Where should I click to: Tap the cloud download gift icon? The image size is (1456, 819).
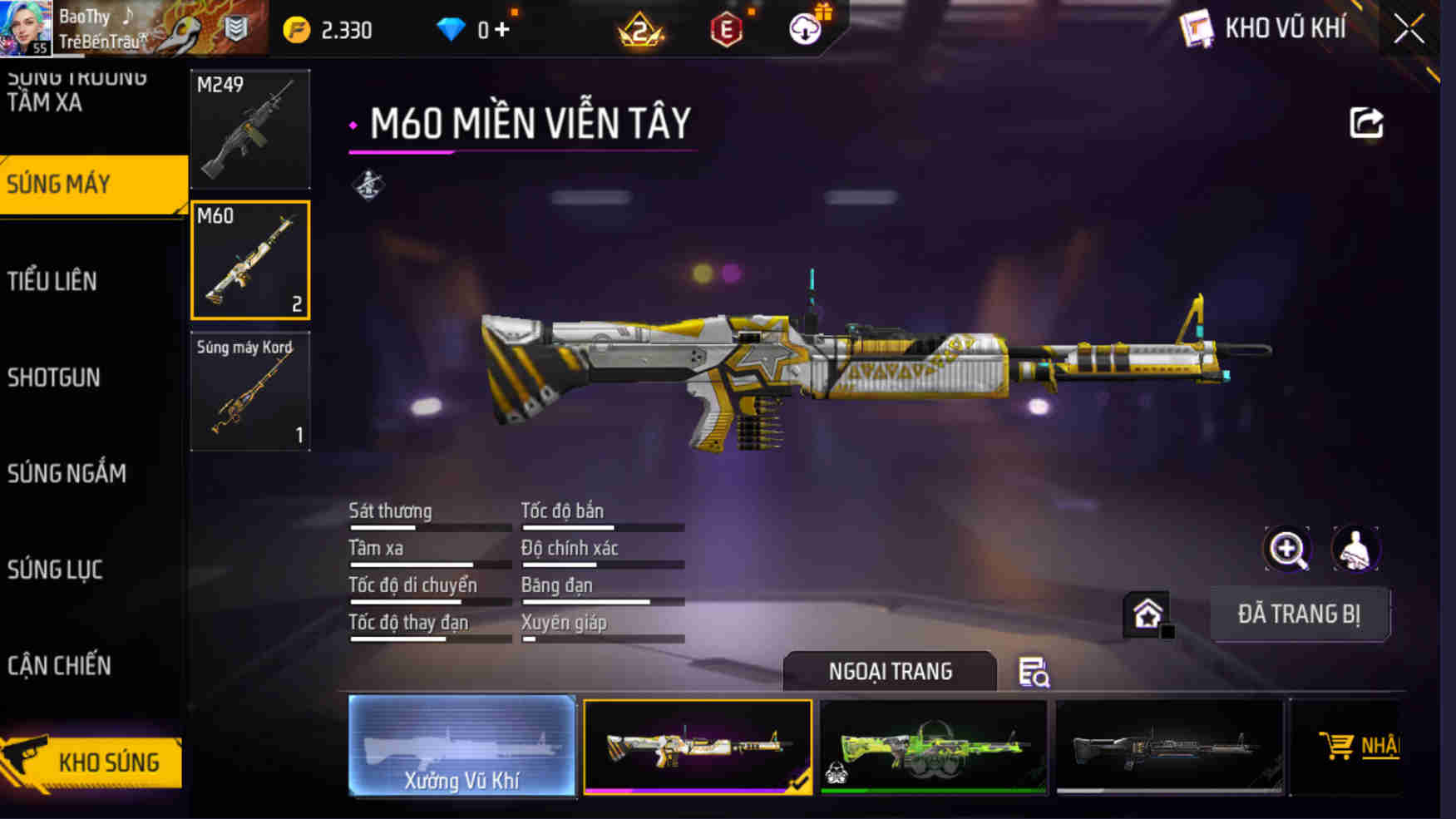click(x=804, y=27)
